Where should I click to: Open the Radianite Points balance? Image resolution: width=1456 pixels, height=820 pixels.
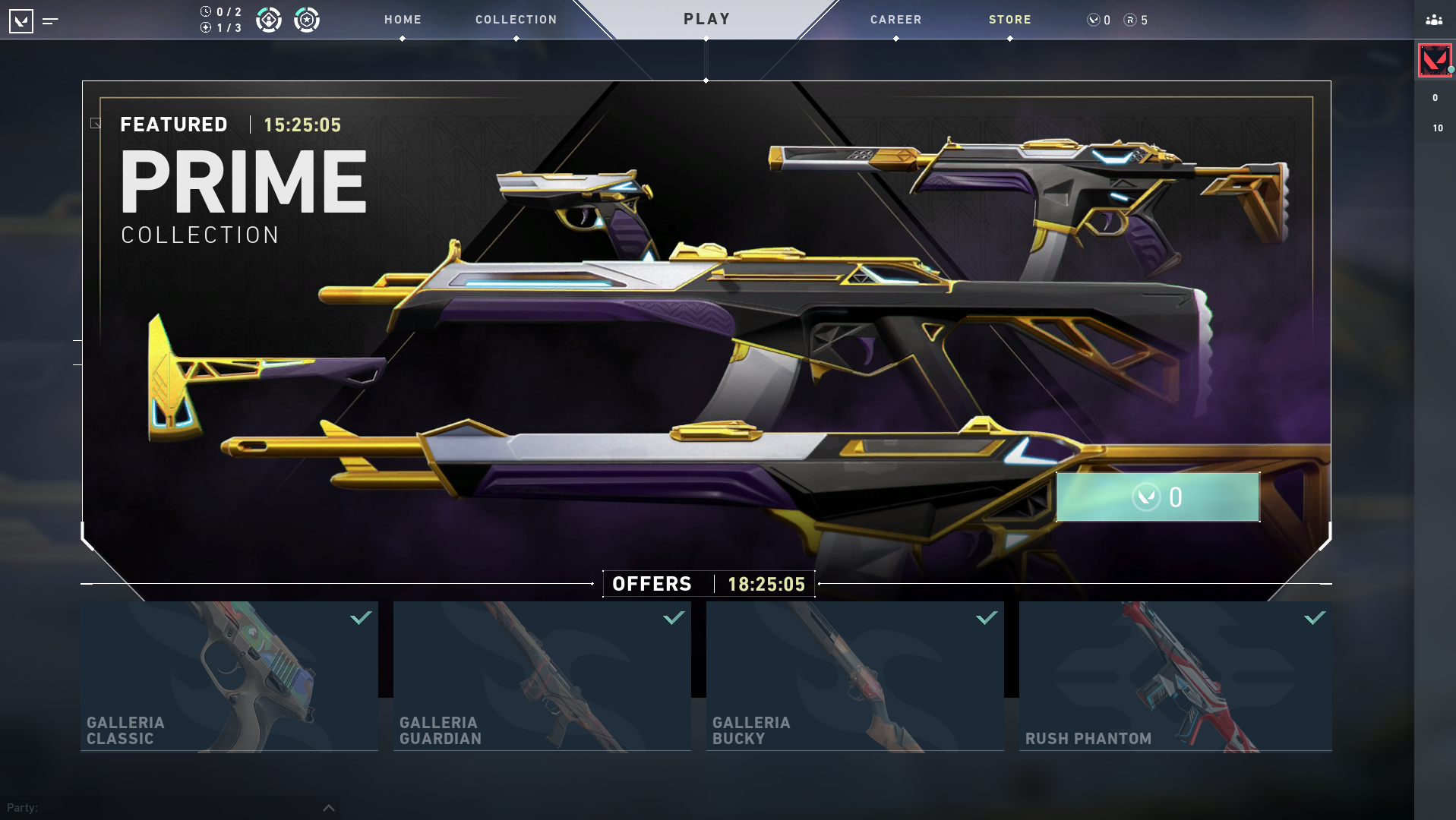(1135, 20)
